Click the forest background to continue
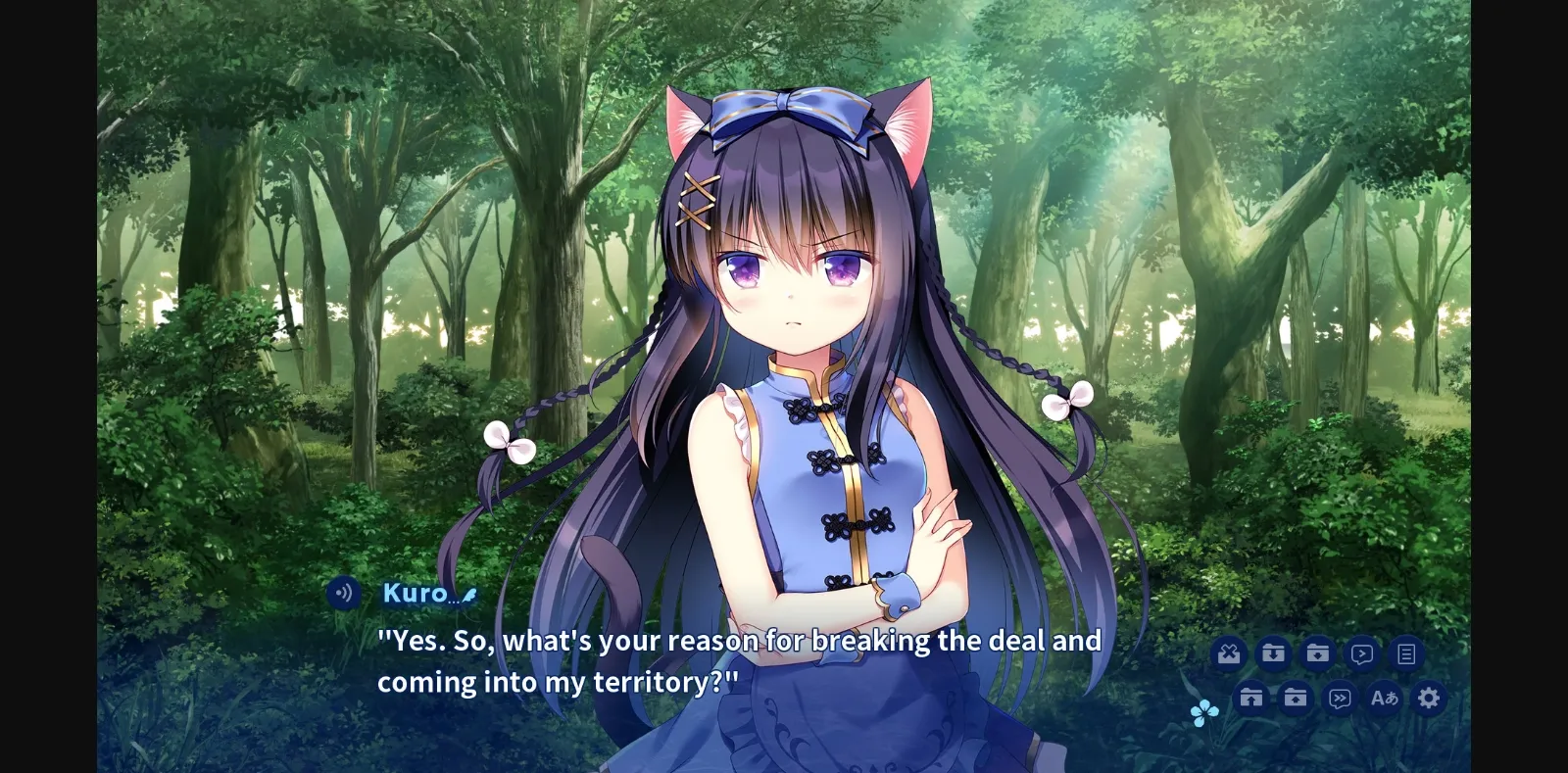 pos(294,245)
